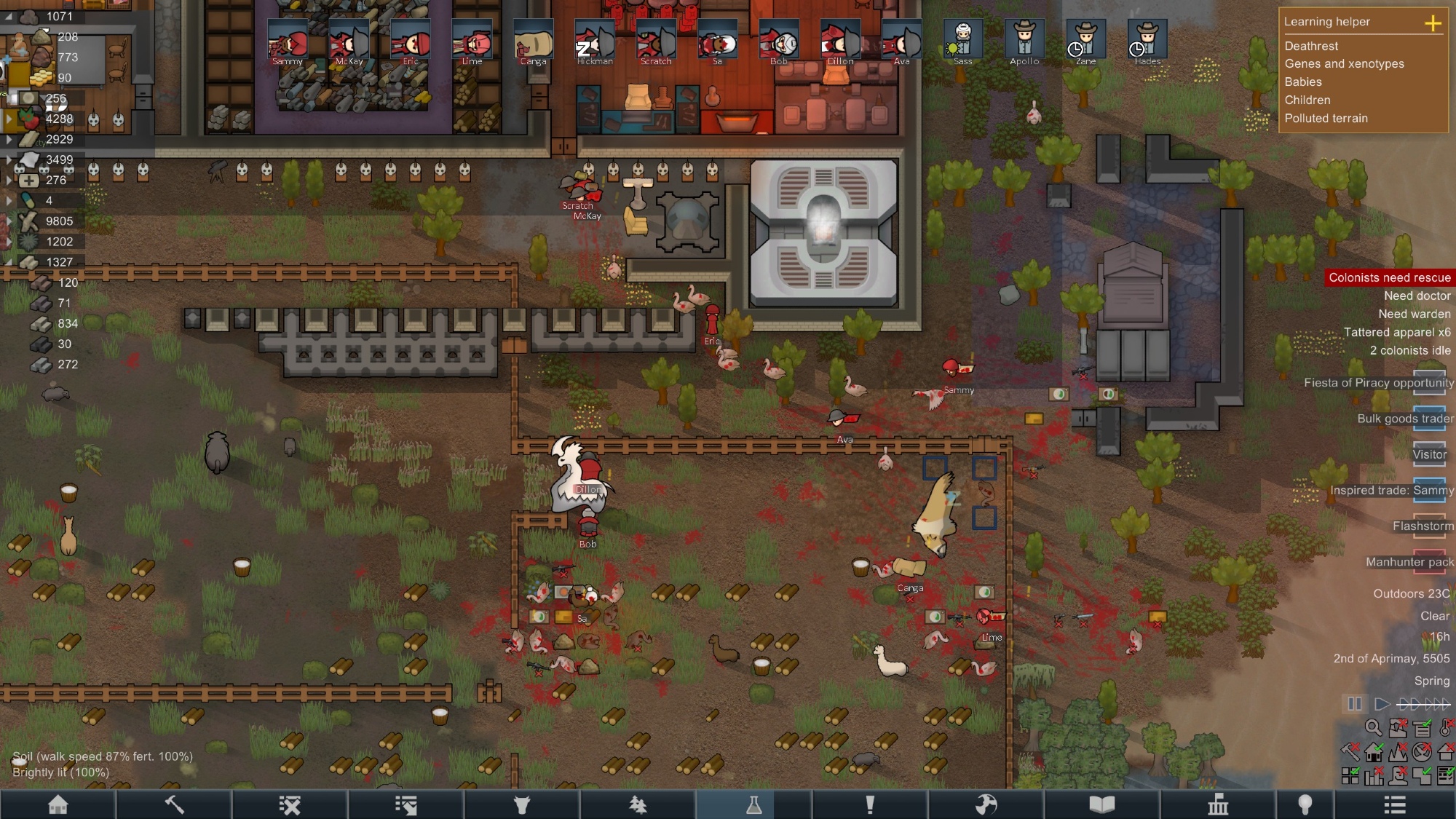This screenshot has width=1456, height=819.
Task: Select the 2 colonists idle alert
Action: (x=1409, y=350)
